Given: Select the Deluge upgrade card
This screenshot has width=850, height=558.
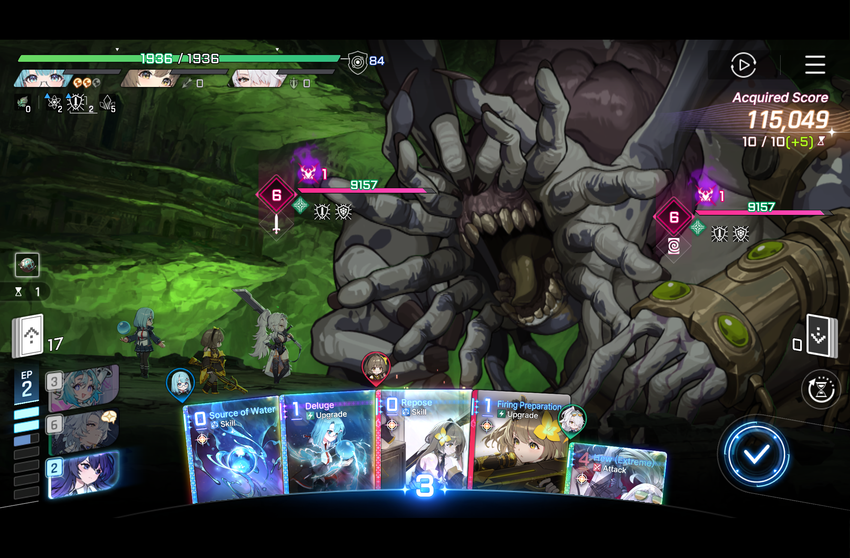Looking at the screenshot, I should point(327,445).
